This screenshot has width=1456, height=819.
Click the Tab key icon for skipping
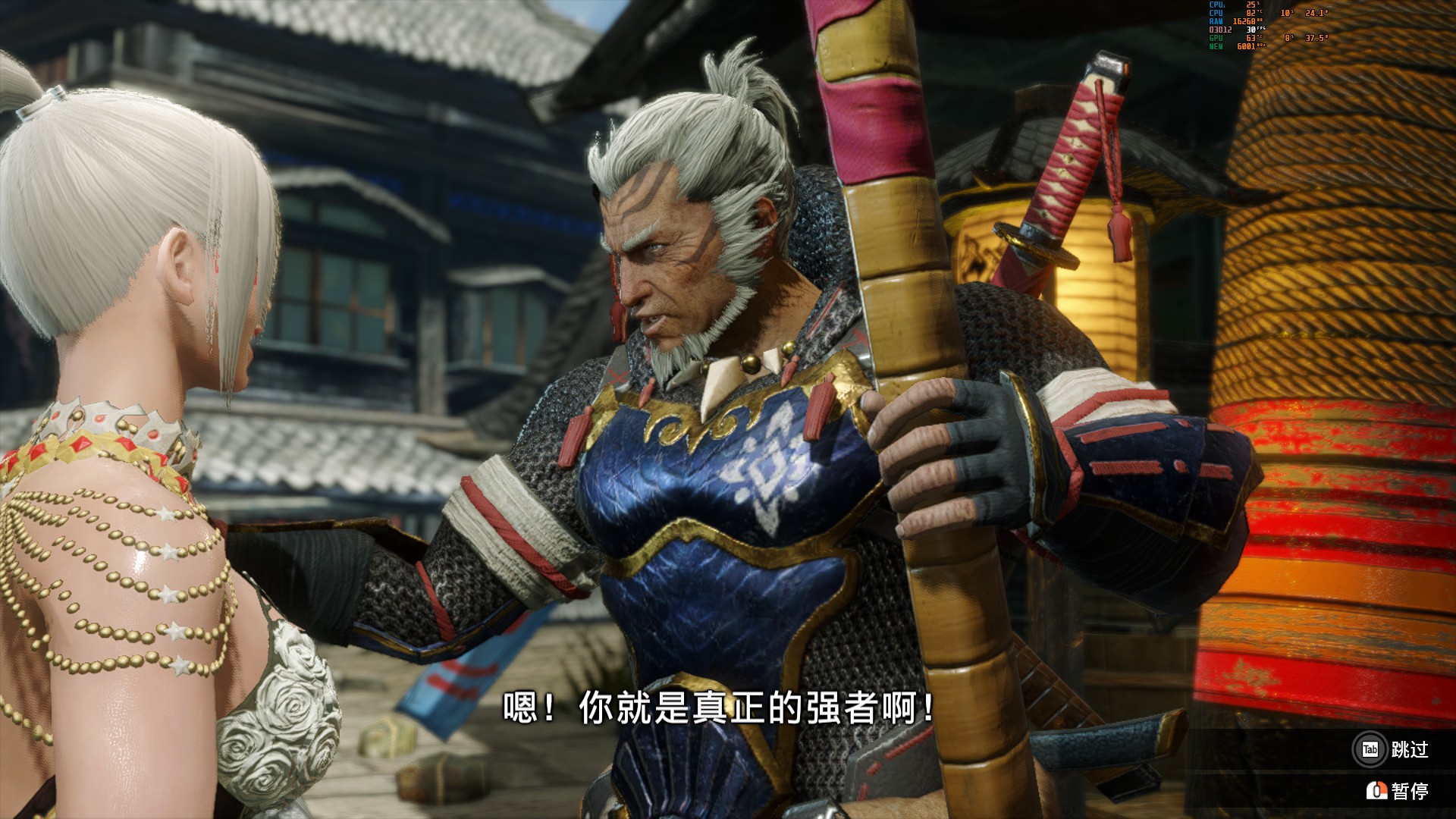click(x=1370, y=748)
